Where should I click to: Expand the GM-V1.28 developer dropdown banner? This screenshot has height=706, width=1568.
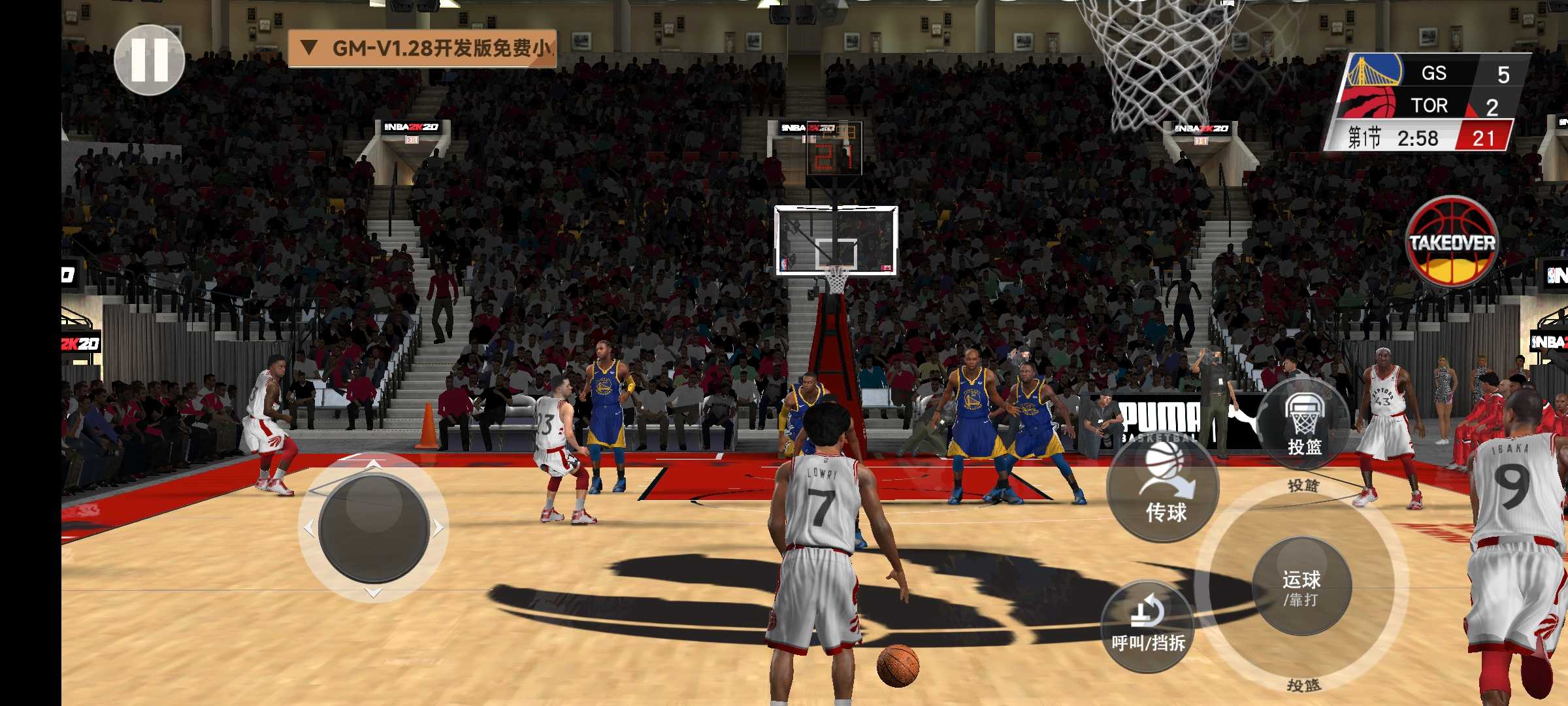click(x=422, y=48)
